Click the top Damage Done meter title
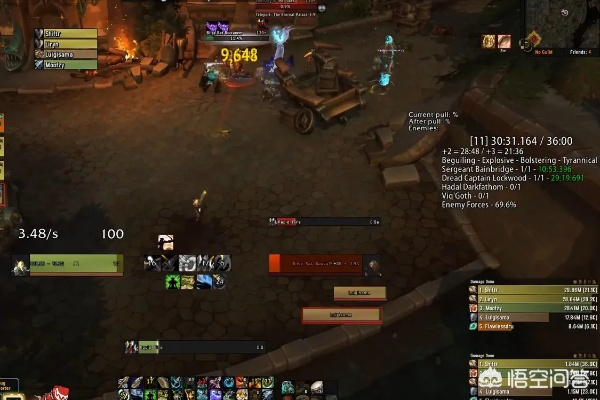This screenshot has height=400, width=600. click(486, 281)
